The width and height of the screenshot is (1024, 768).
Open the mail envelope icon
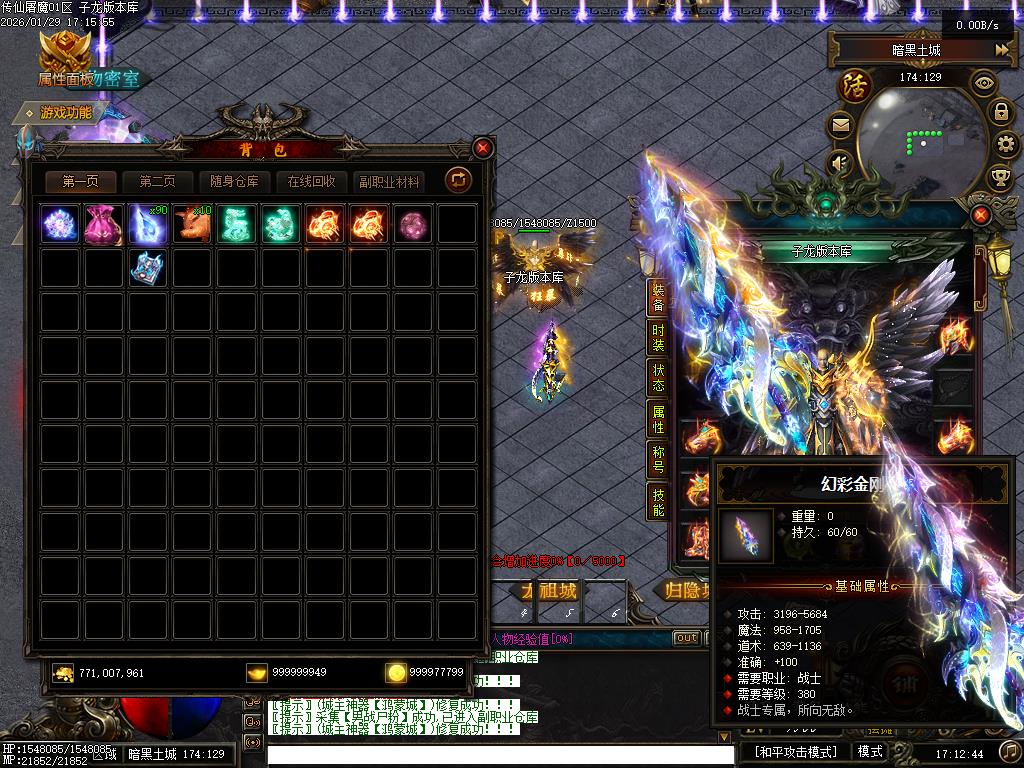point(840,126)
